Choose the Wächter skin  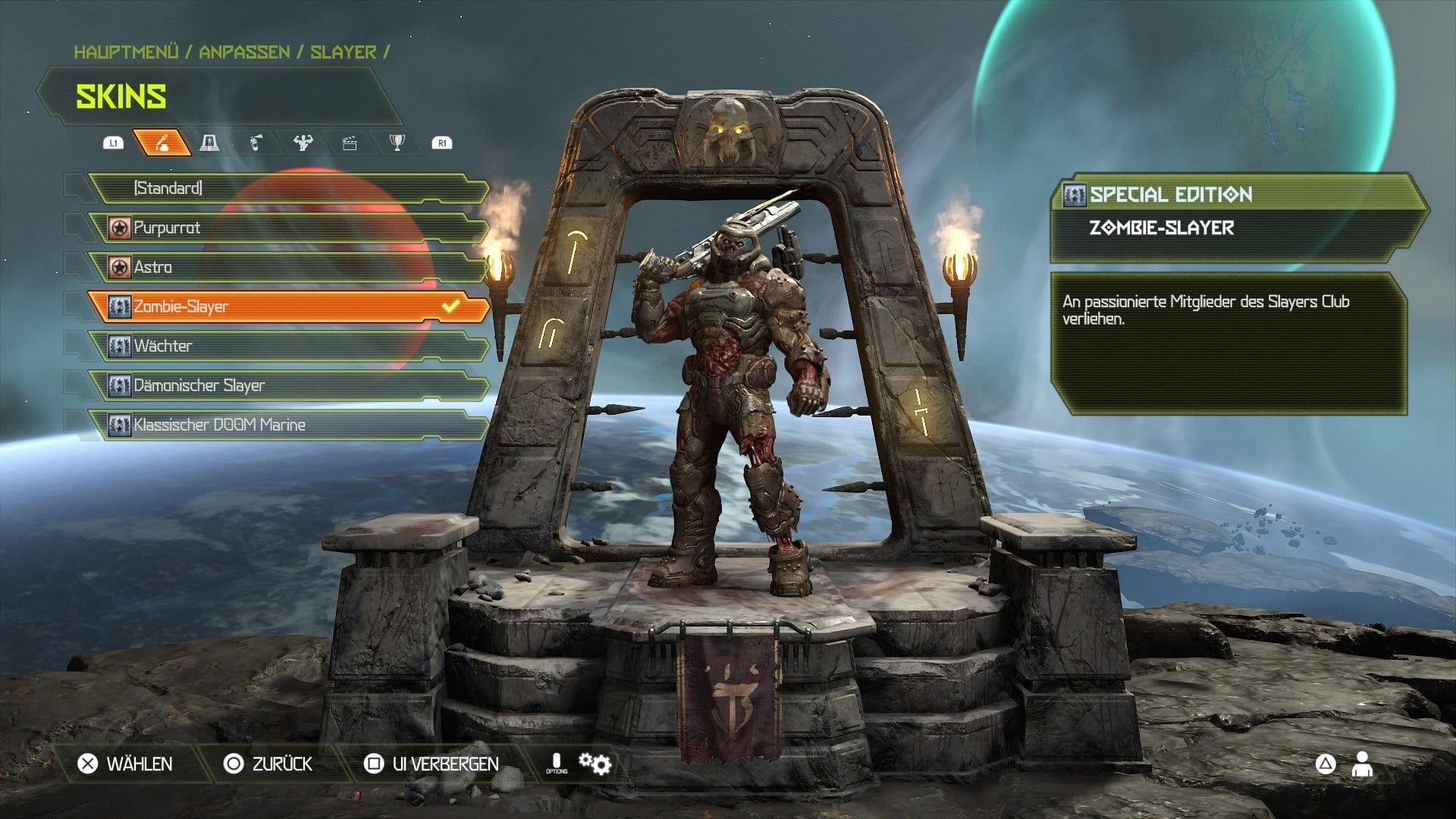(x=288, y=346)
